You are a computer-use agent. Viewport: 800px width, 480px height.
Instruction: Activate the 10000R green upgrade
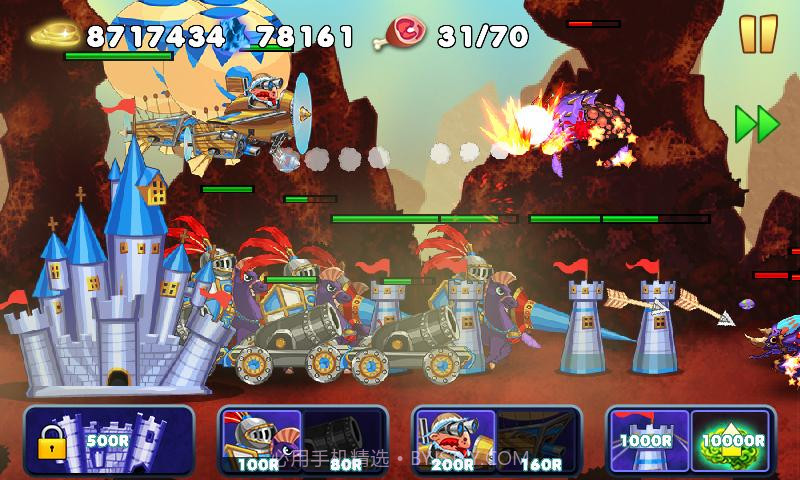[732, 437]
